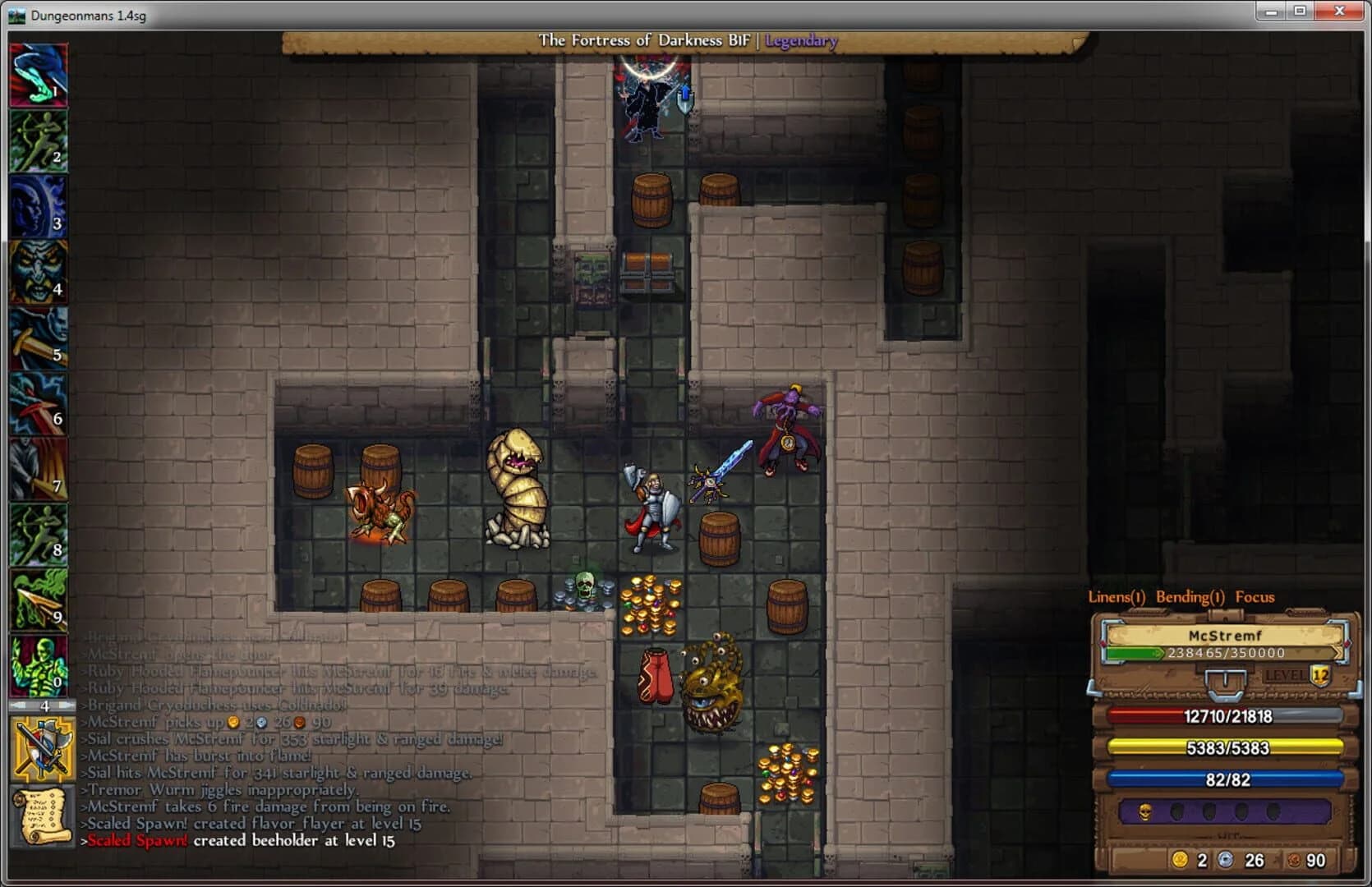Select the ghostly ability in hotbar slot 1
The height and width of the screenshot is (887, 1372).
[39, 74]
